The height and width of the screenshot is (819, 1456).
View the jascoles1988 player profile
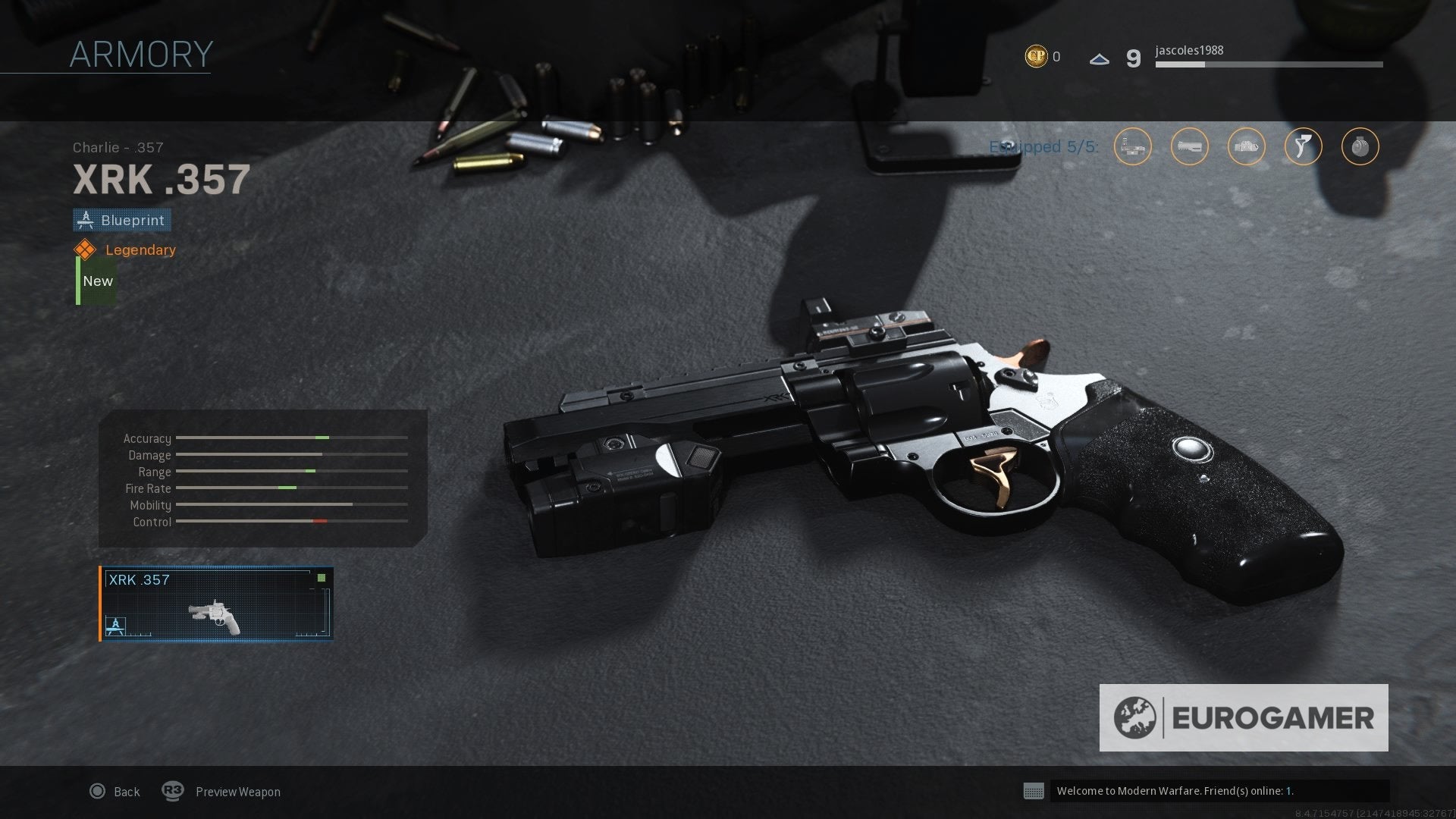pyautogui.click(x=1188, y=51)
